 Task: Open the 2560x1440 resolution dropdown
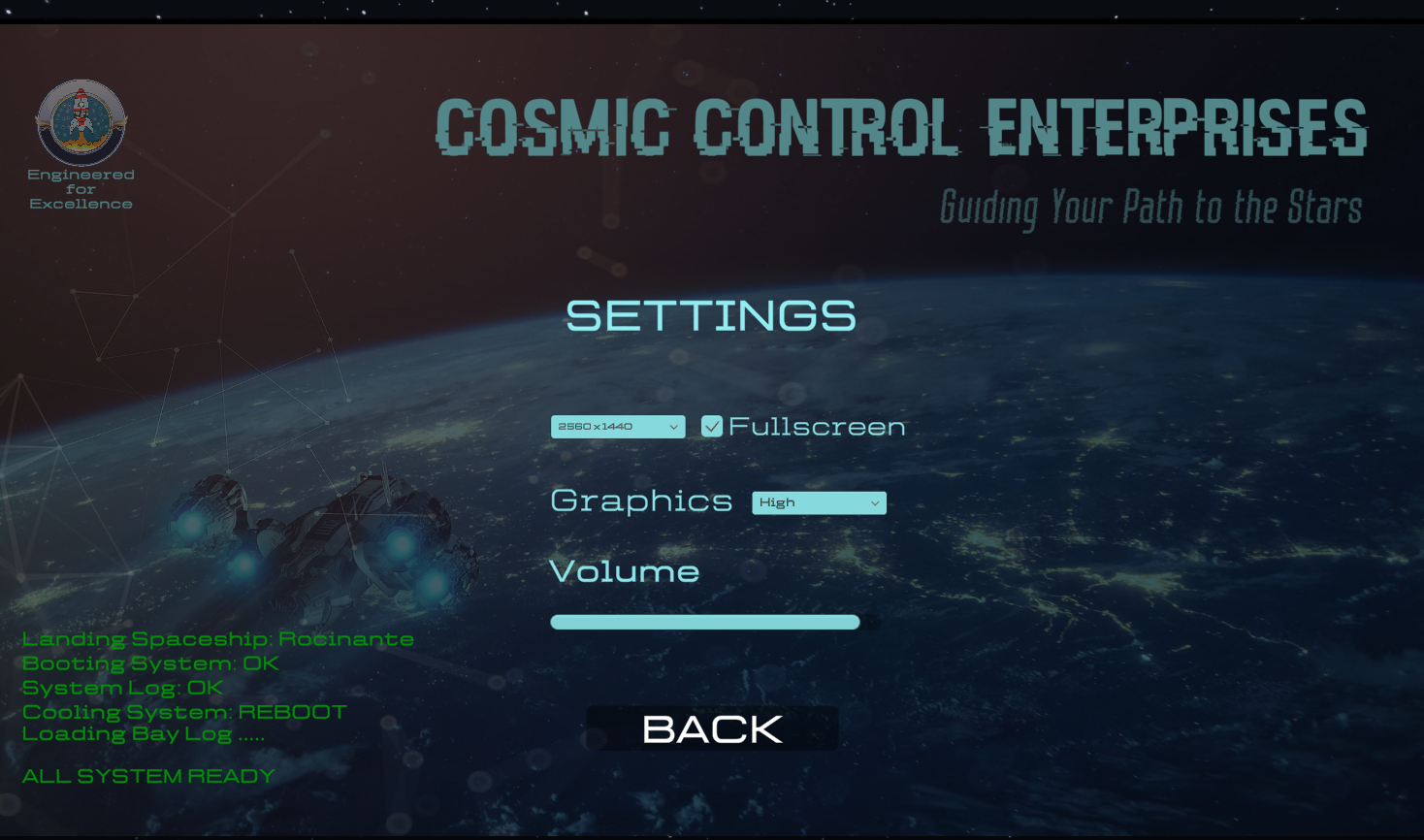tap(618, 427)
